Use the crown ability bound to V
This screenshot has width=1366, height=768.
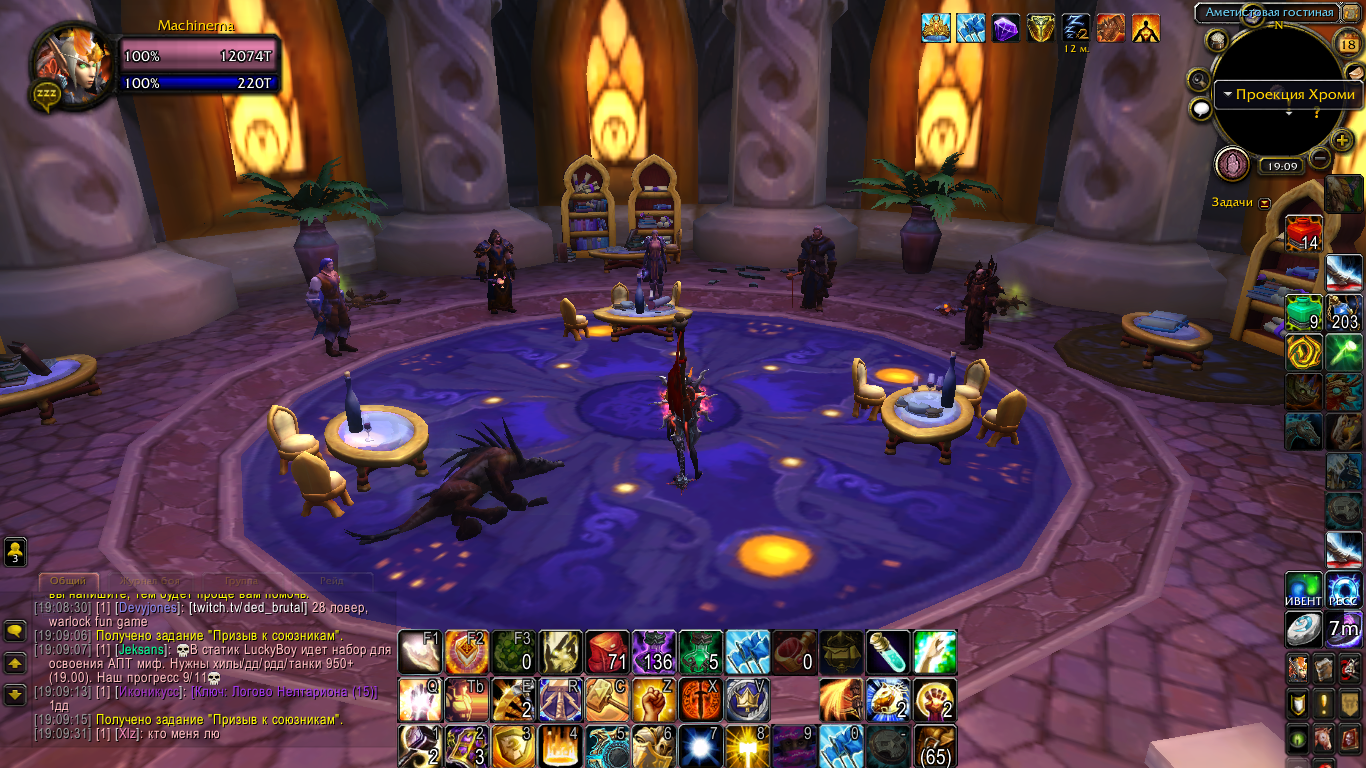[x=745, y=699]
